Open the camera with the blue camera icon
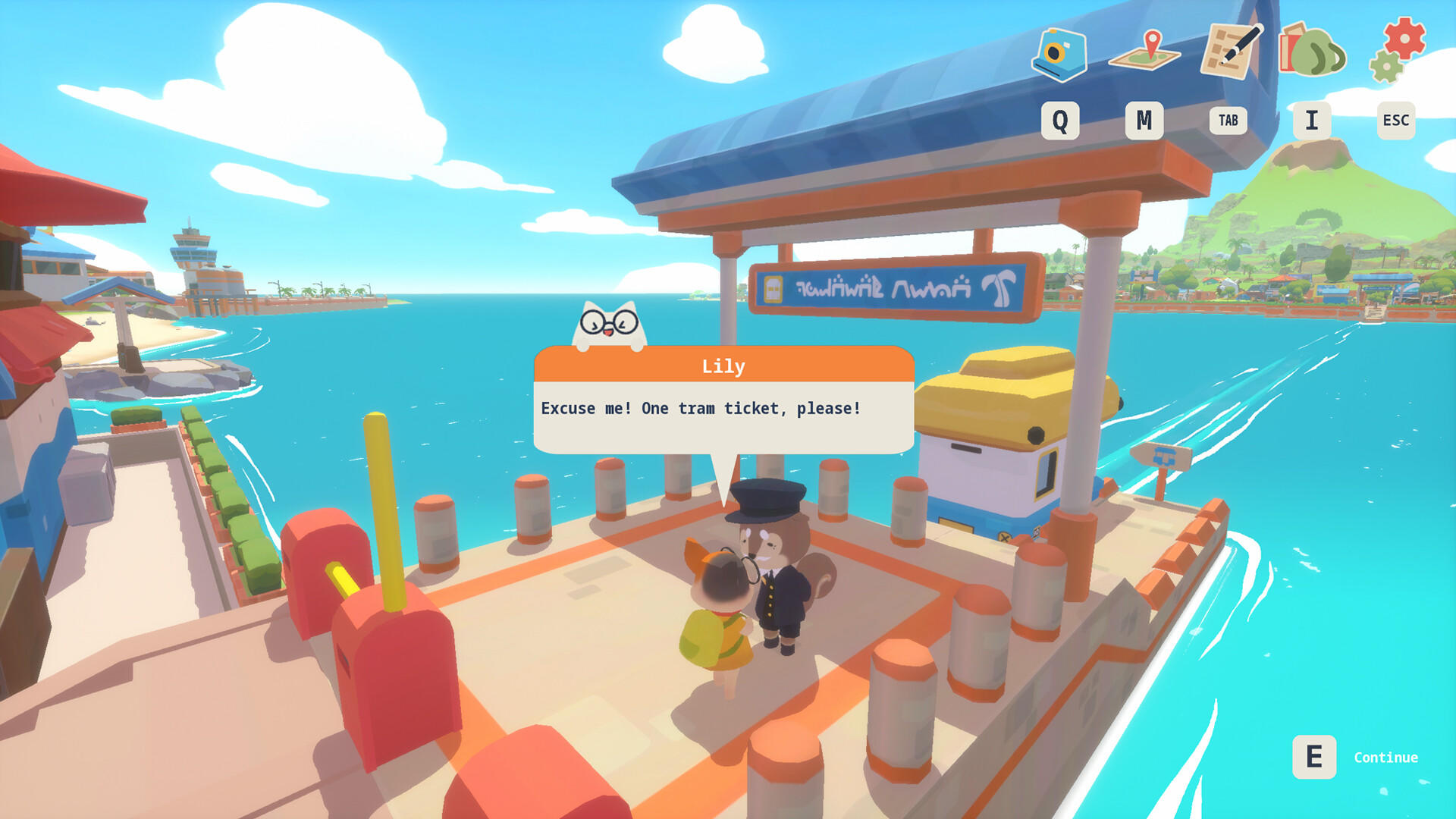This screenshot has width=1456, height=819. (1061, 55)
